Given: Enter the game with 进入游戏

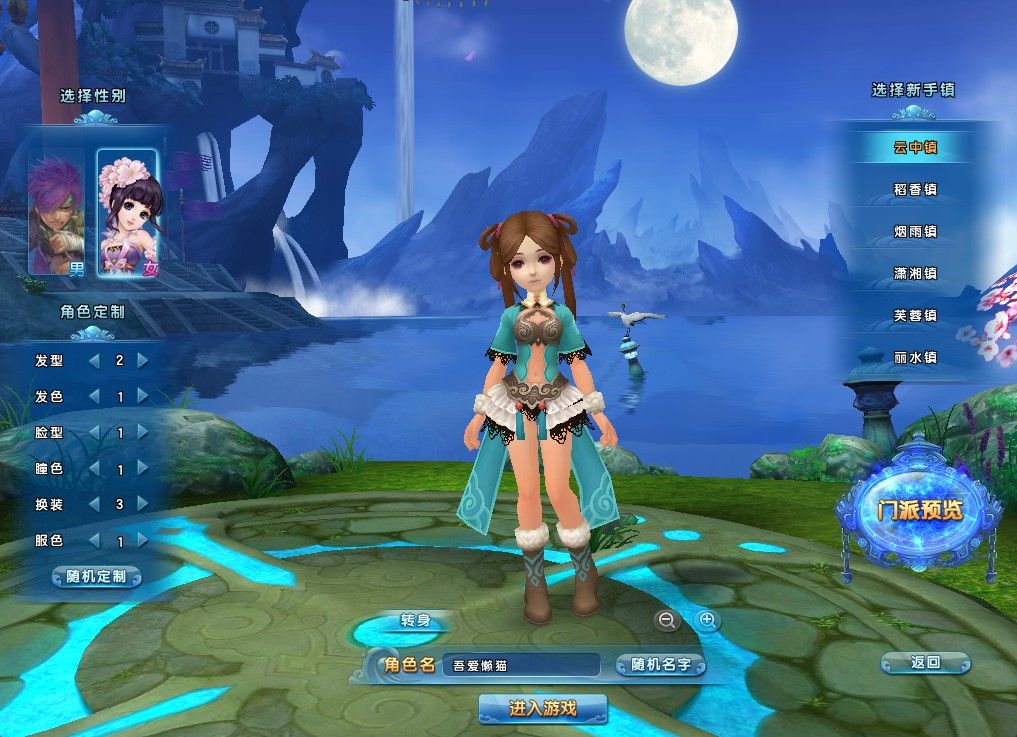Looking at the screenshot, I should tap(543, 709).
